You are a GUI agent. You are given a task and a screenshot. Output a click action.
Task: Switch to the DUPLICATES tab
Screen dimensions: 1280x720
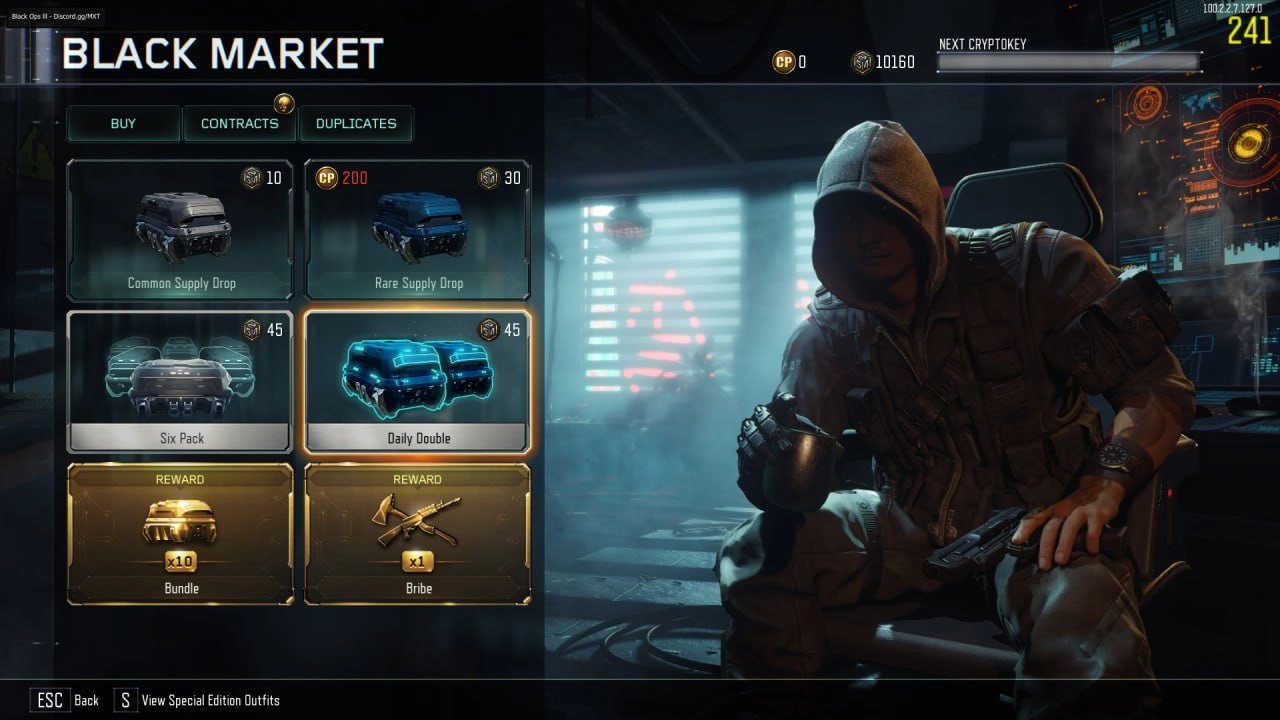[357, 123]
